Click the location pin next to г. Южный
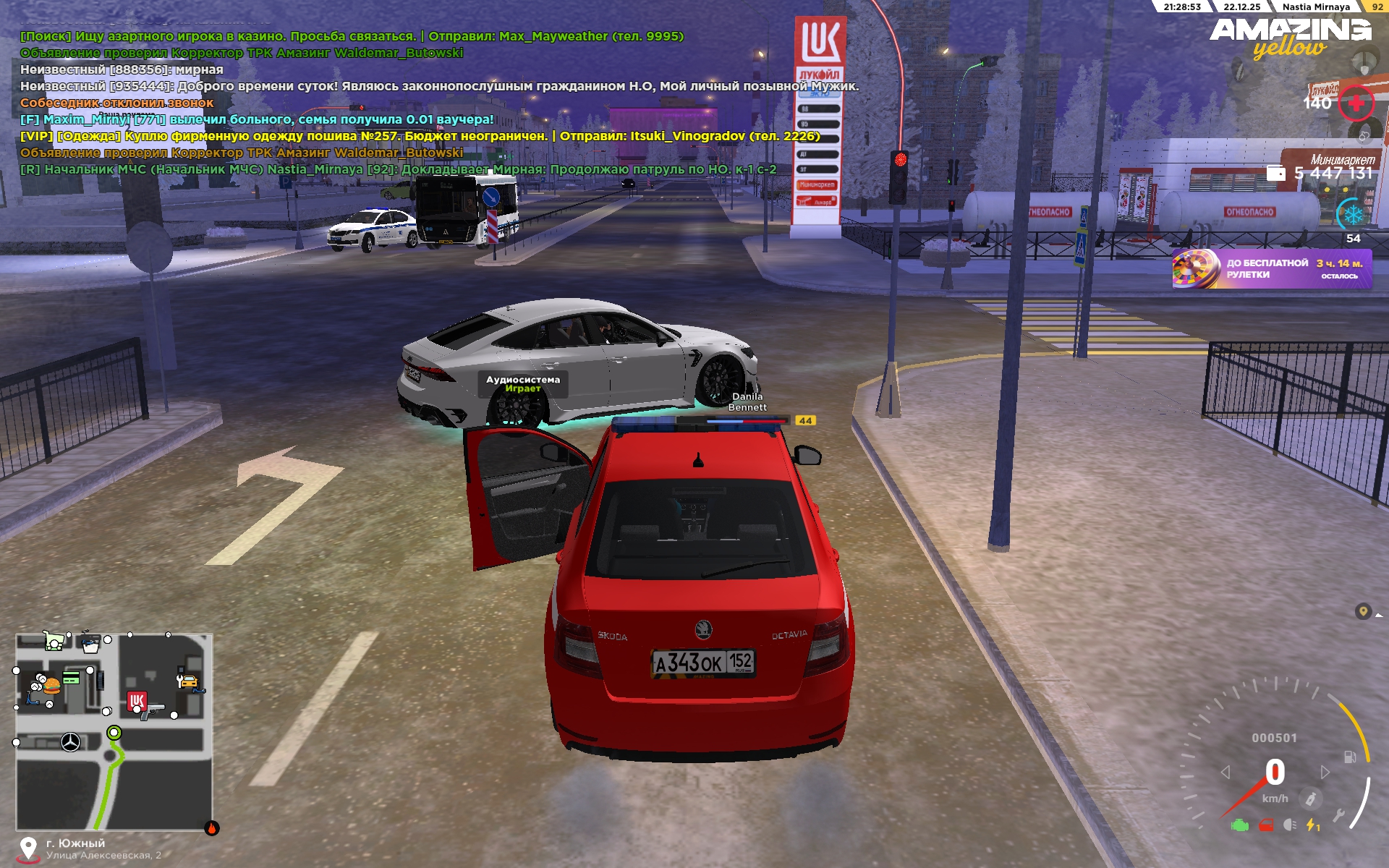The image size is (1389, 868). (x=28, y=848)
